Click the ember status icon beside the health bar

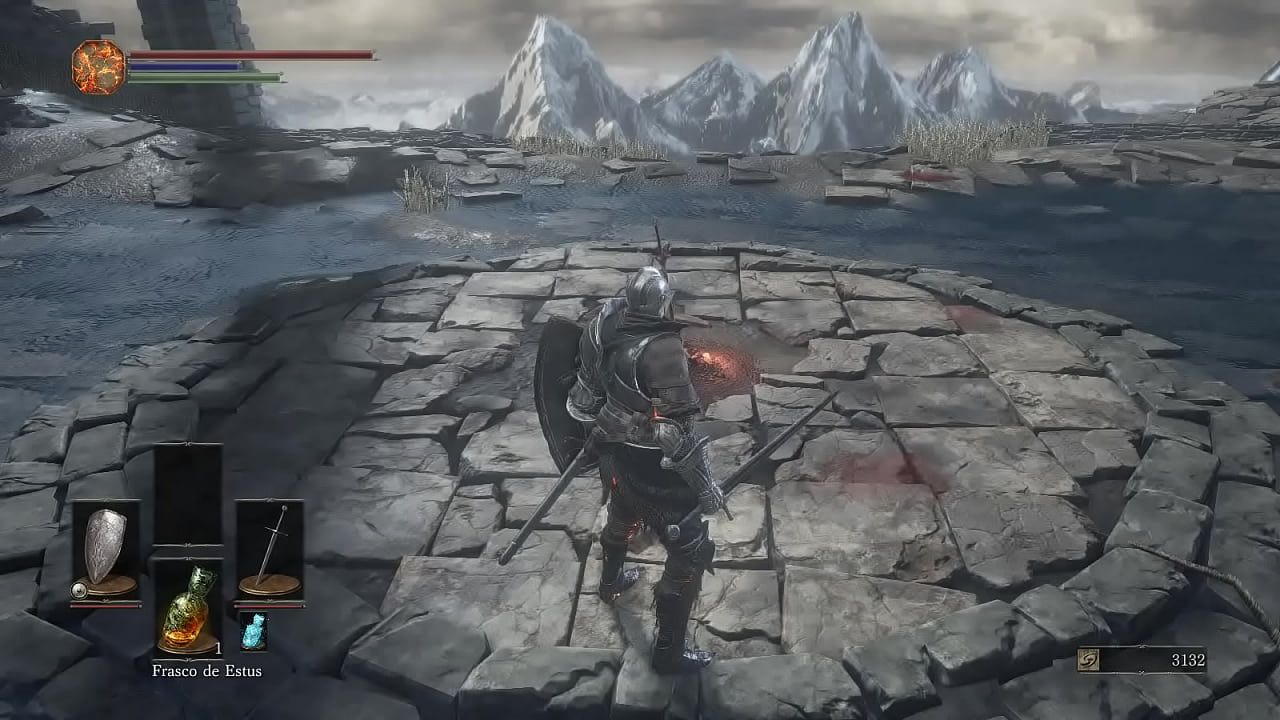(x=98, y=67)
